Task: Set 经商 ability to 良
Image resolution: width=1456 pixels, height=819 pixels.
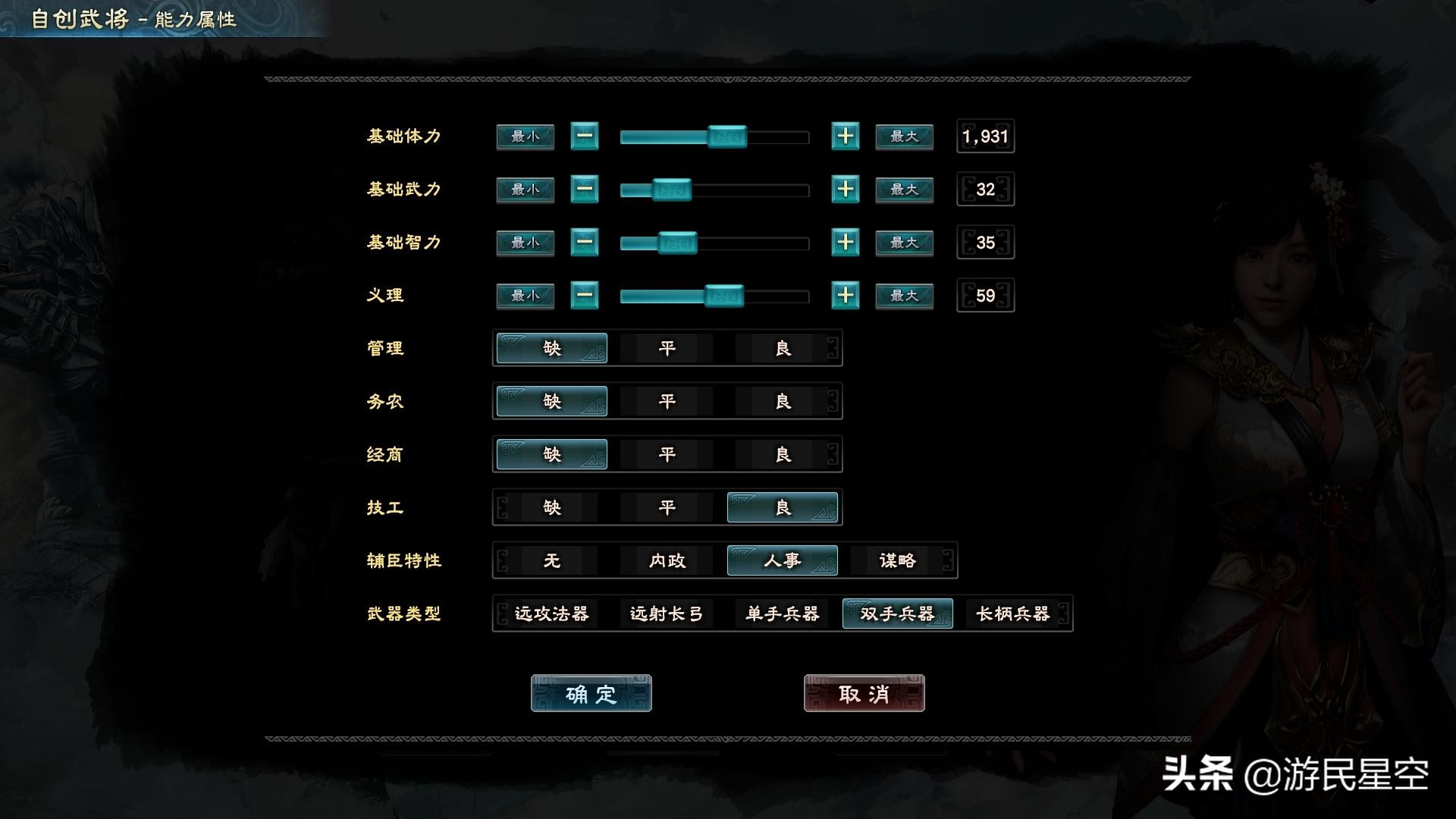Action: pos(782,454)
